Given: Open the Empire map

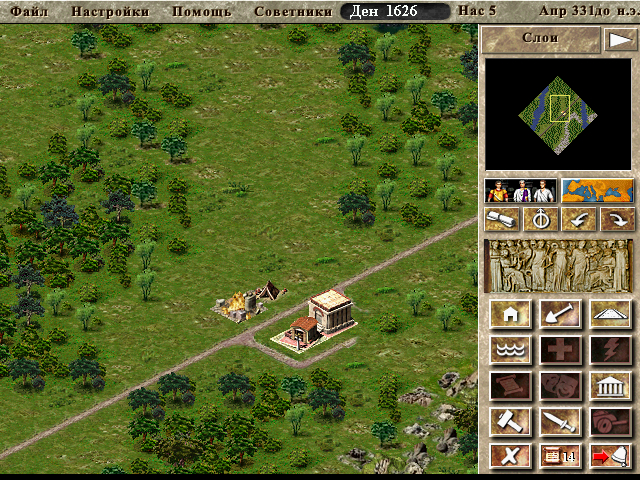Looking at the screenshot, I should click(x=597, y=190).
